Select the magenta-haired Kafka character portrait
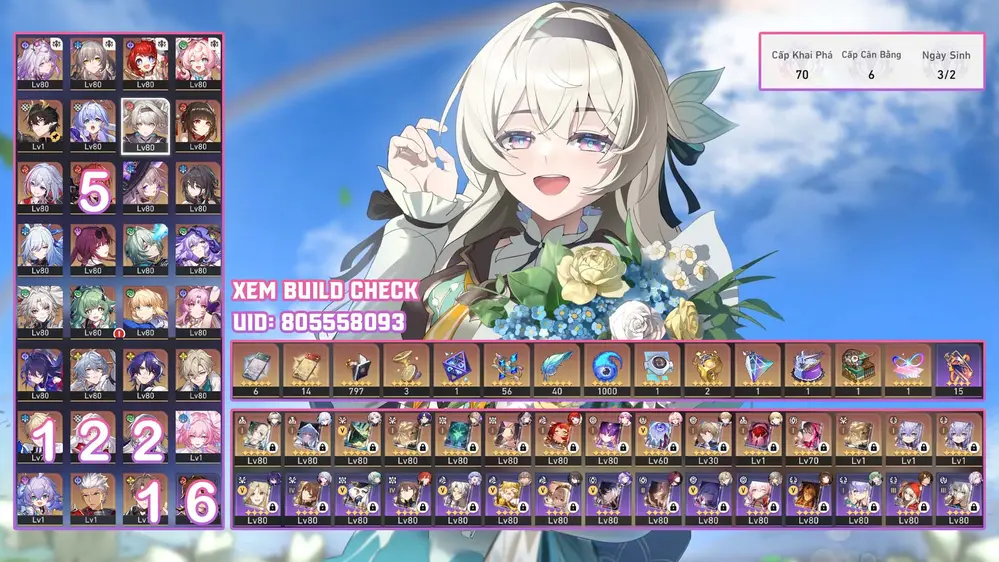999x562 pixels. pyautogui.click(x=93, y=248)
